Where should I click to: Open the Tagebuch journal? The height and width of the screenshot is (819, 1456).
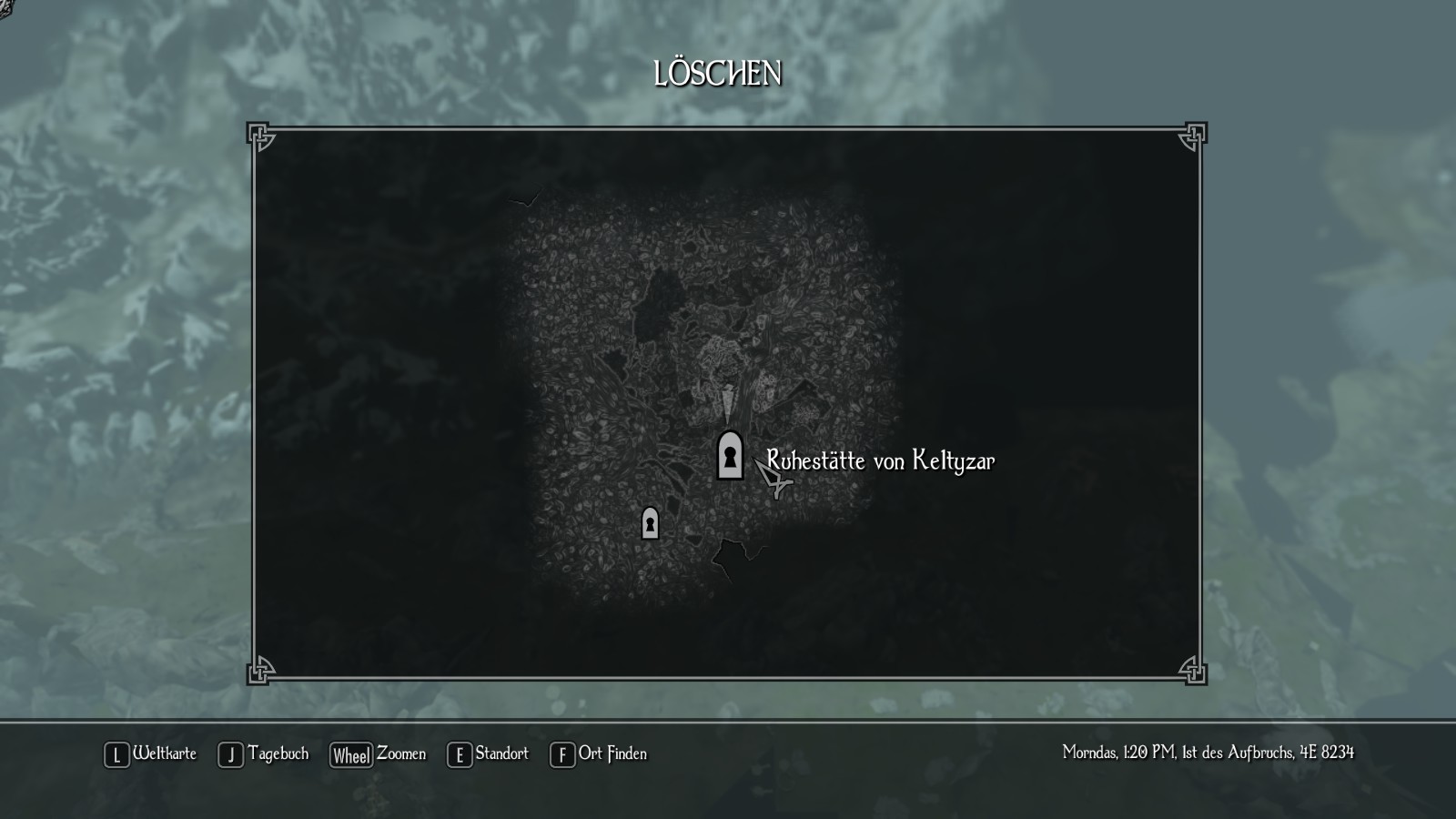coord(264,754)
